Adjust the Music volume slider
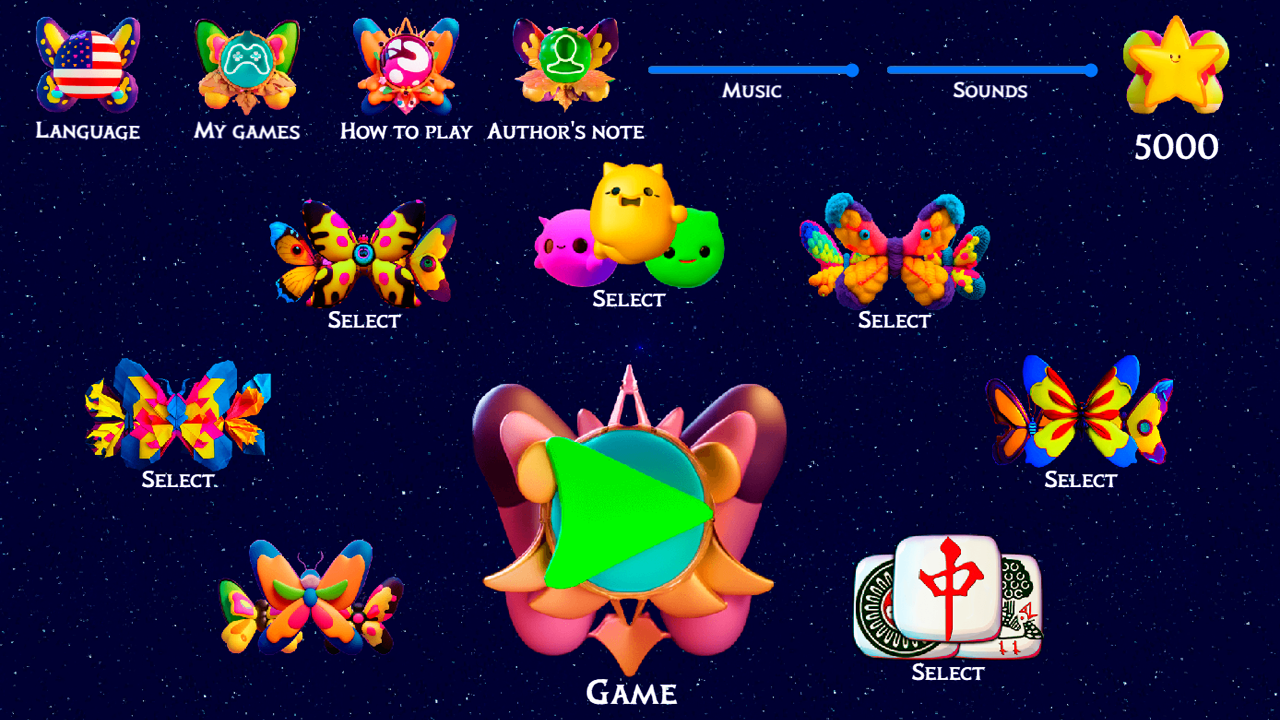The width and height of the screenshot is (1280, 720). click(x=751, y=71)
